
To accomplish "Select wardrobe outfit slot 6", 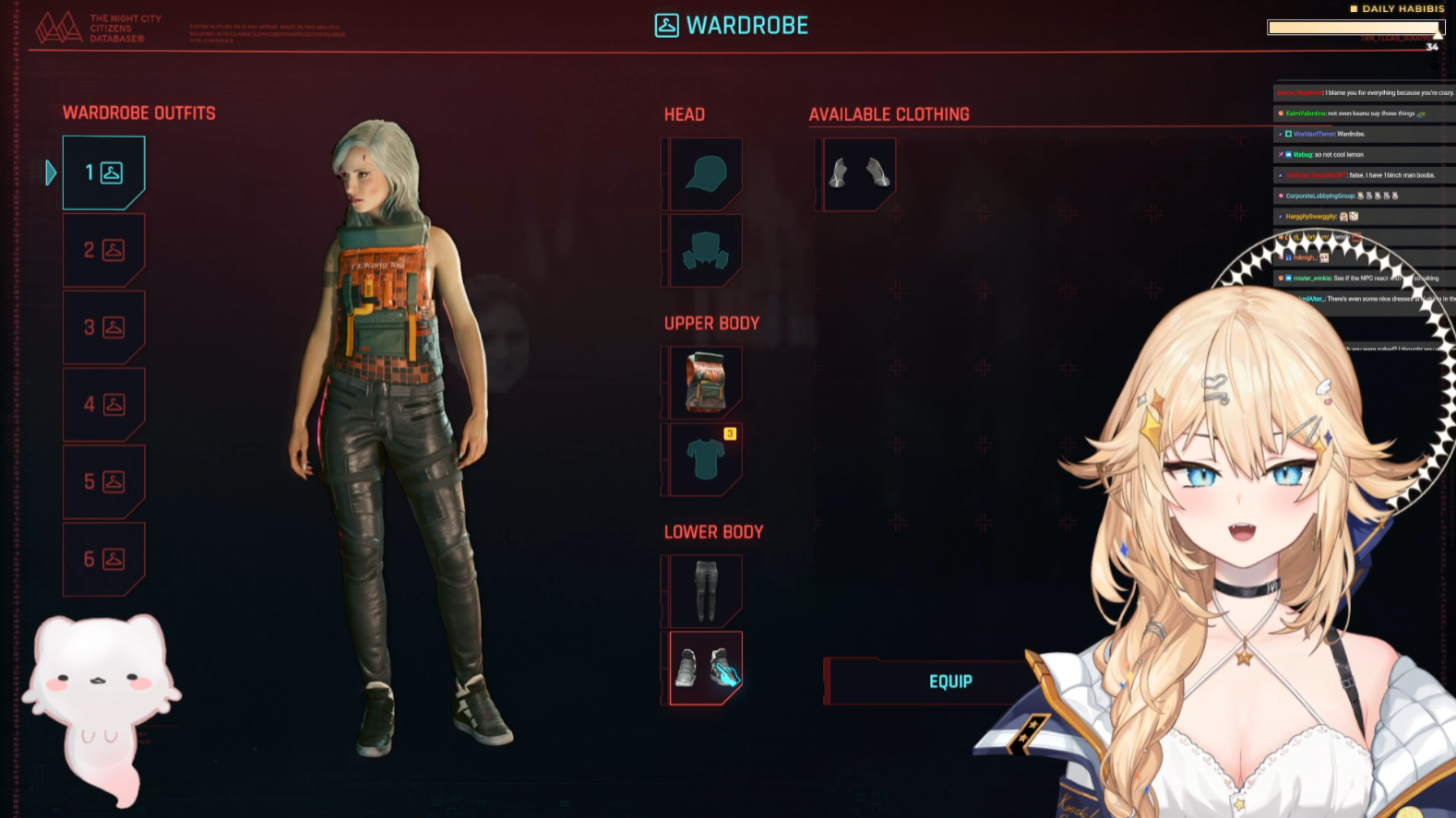I will click(103, 559).
